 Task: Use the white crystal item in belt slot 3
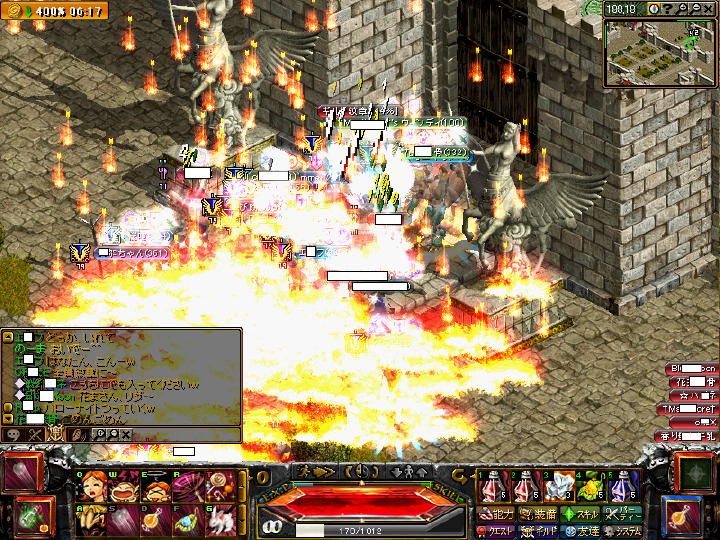click(x=557, y=487)
